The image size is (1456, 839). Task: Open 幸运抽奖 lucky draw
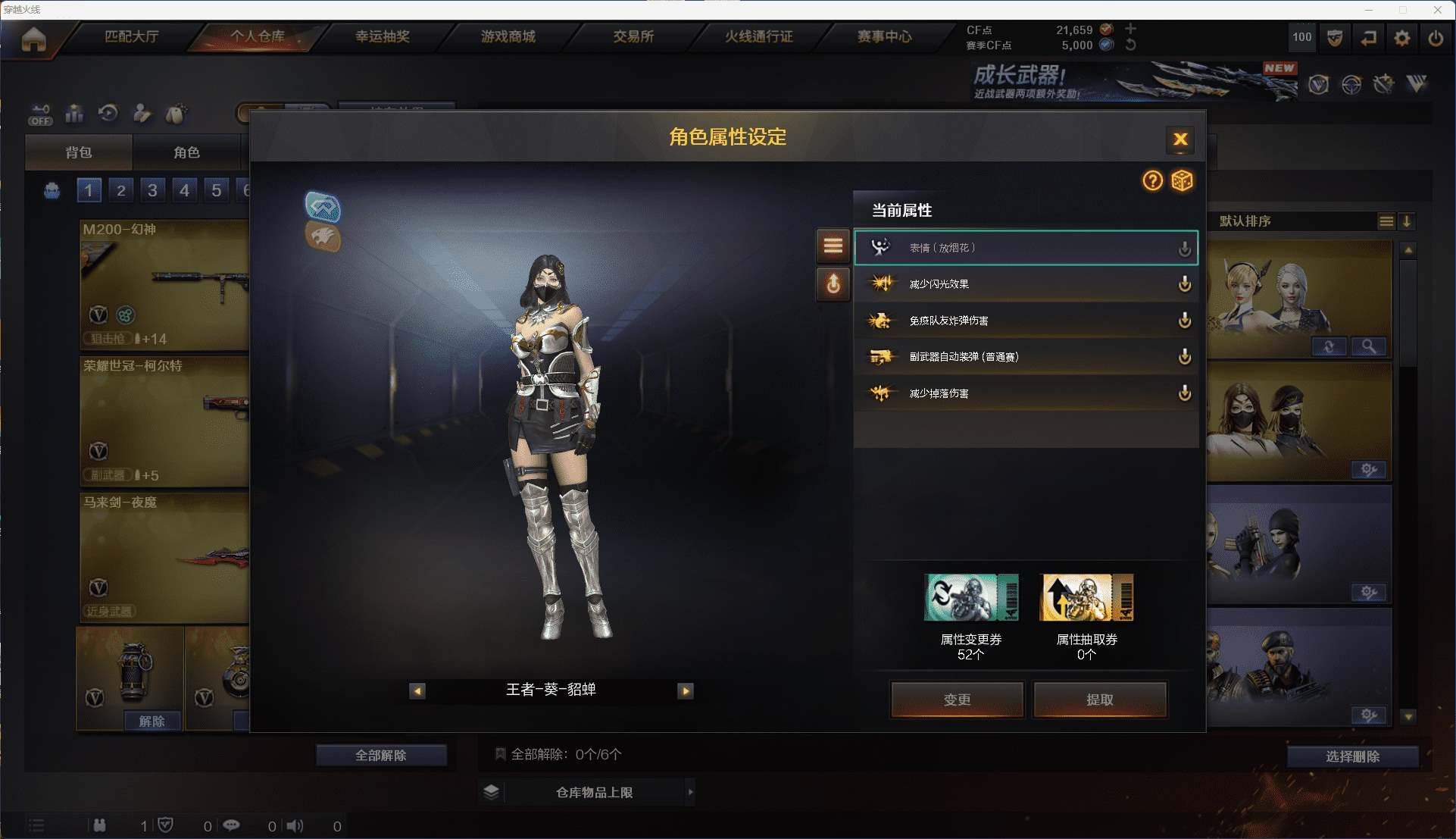point(383,36)
